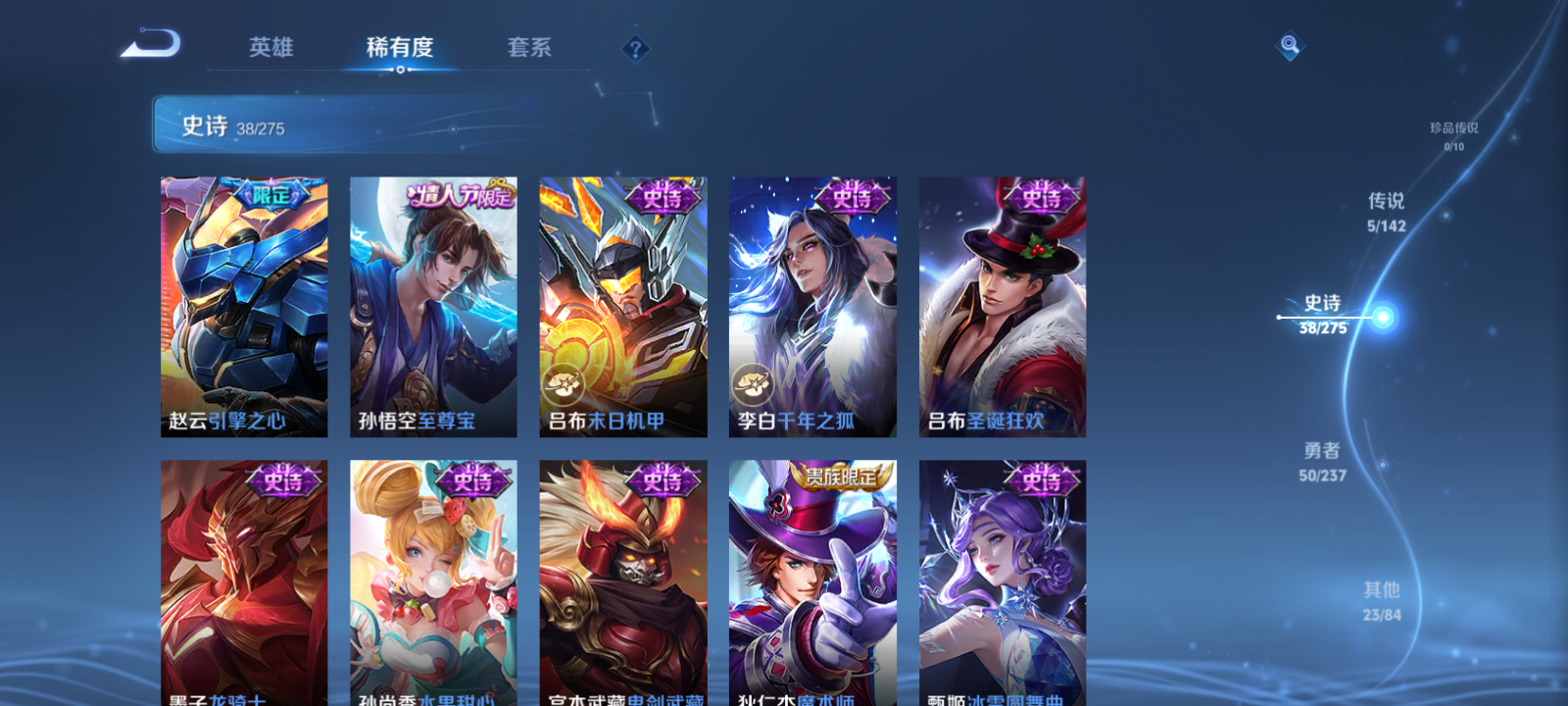
Task: Select 珍品传说 at the path top
Action: click(x=1454, y=134)
